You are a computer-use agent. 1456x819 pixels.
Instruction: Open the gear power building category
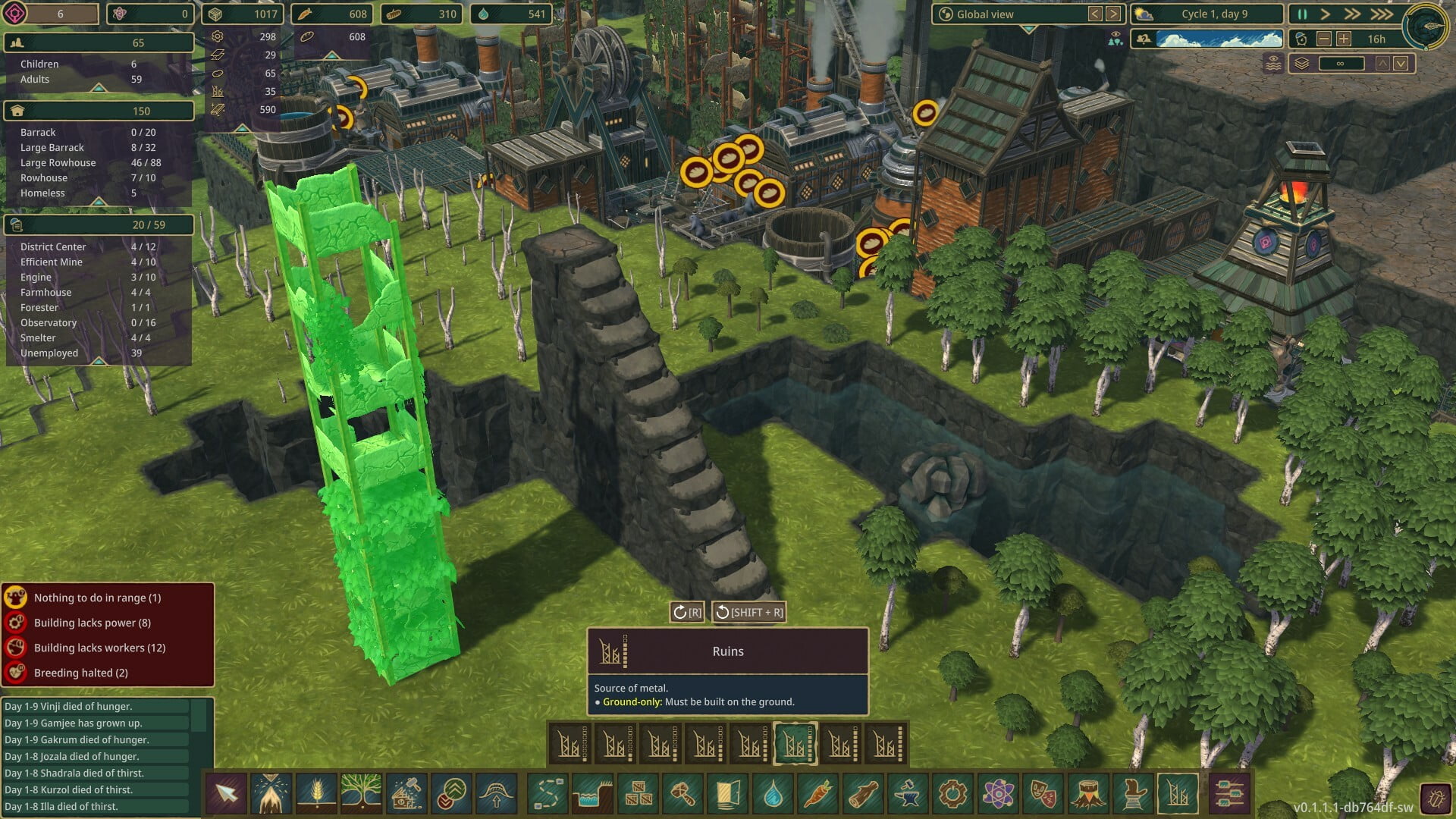pyautogui.click(x=952, y=794)
